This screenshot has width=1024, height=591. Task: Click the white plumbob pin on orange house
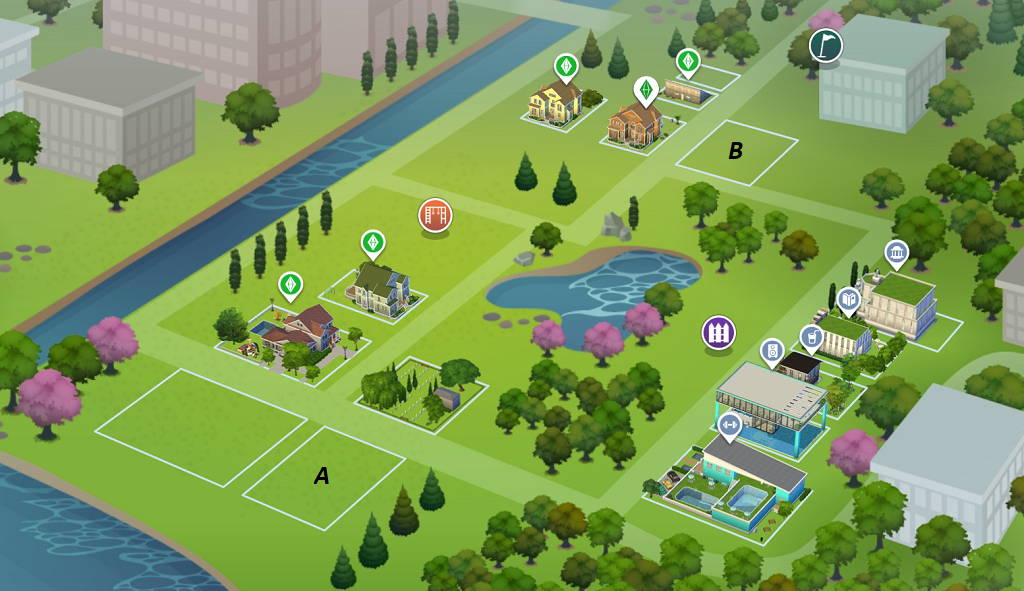pyautogui.click(x=646, y=90)
